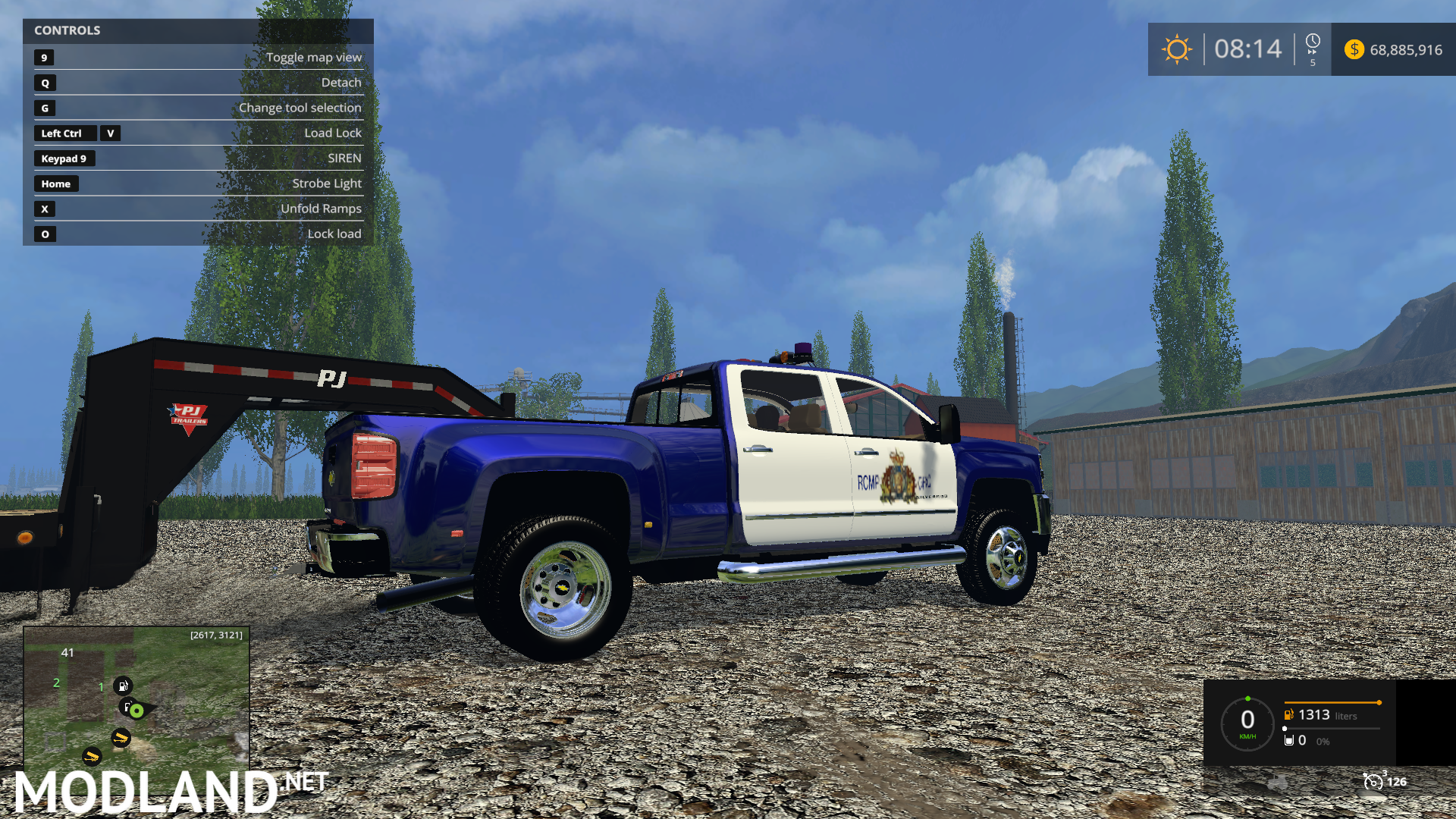This screenshot has height=819, width=1456.
Task: Click the KM/H speedometer dial
Action: 1248,720
